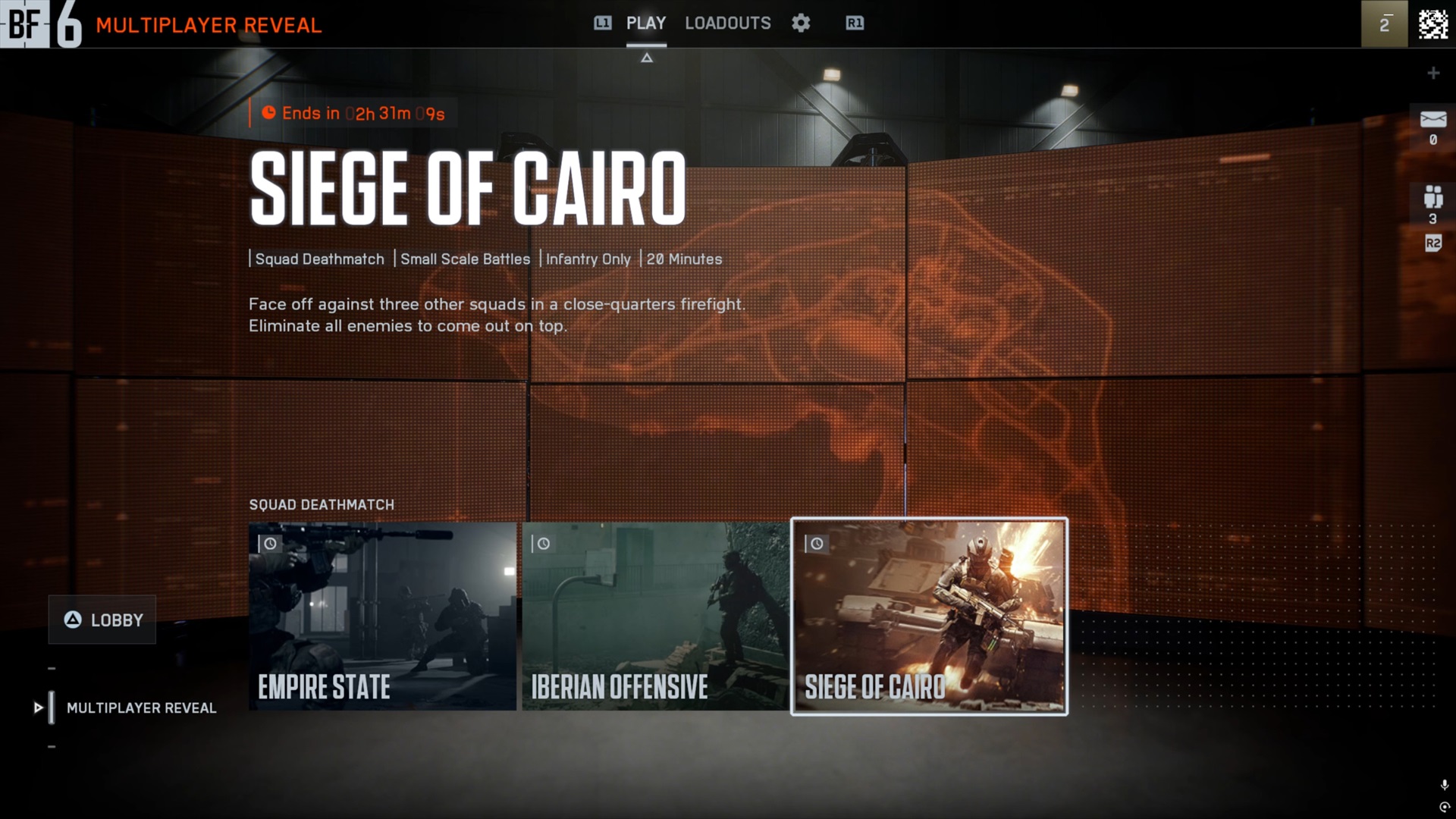Select the Siege of Cairo map tile
Screen dimensions: 1456x819
point(929,616)
